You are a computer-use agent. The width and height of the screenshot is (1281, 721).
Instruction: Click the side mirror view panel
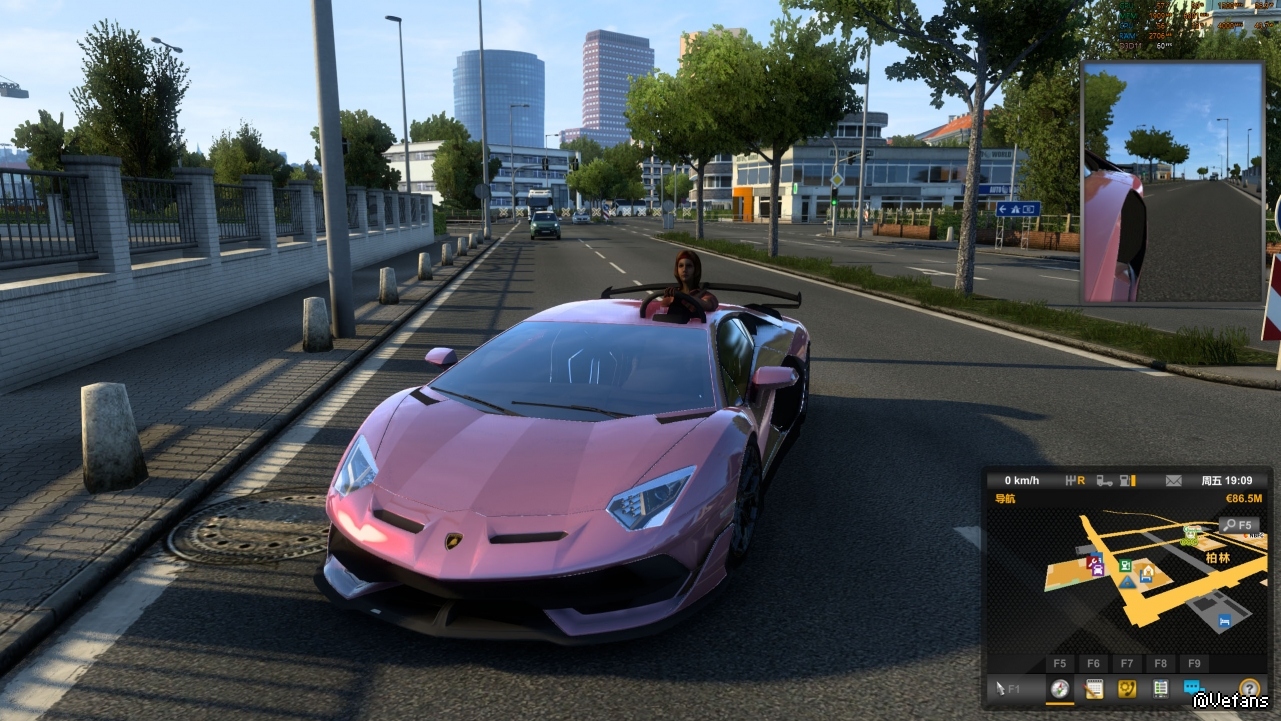1172,182
